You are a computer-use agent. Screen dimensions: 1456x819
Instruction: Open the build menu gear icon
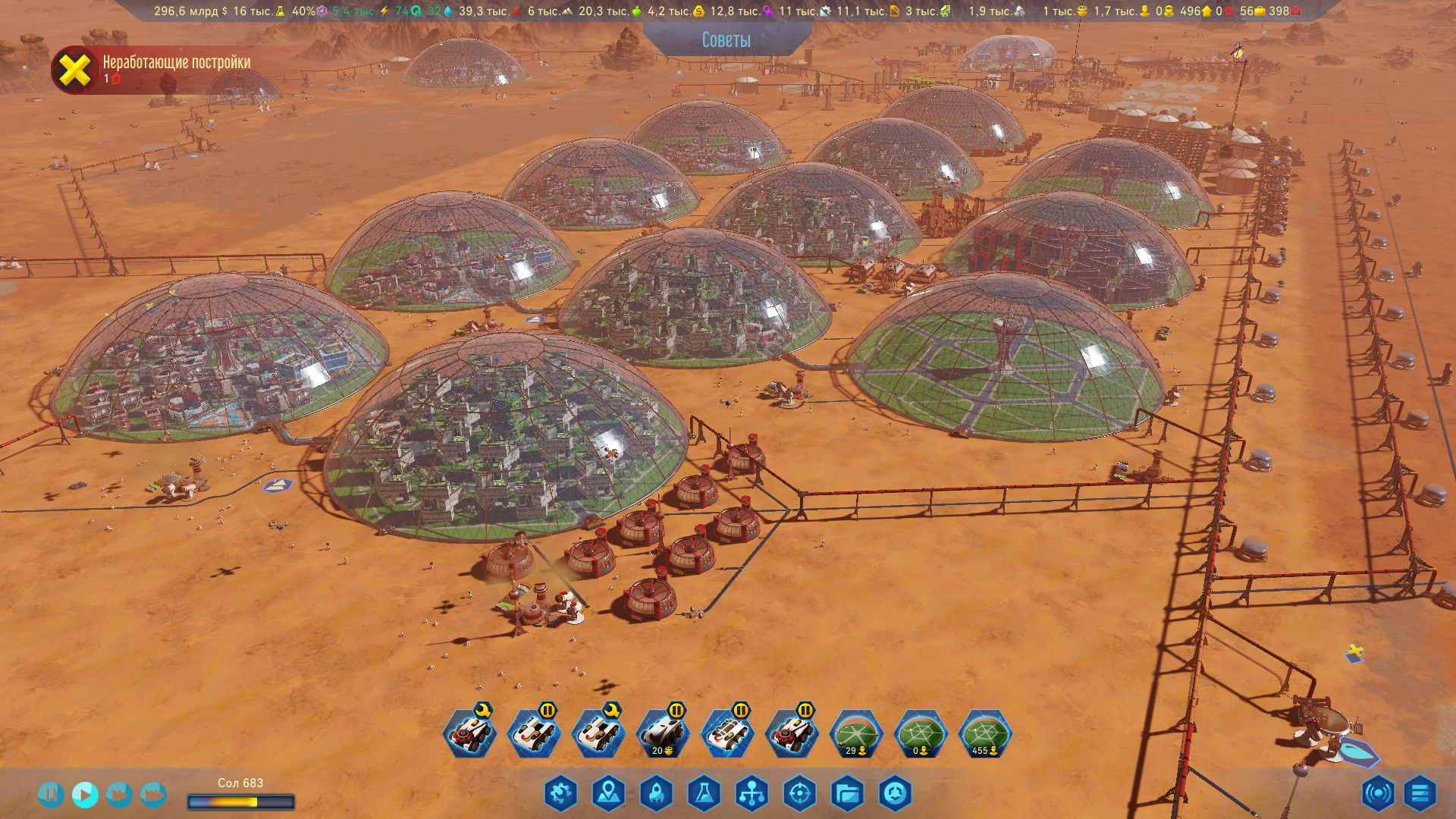[560, 794]
